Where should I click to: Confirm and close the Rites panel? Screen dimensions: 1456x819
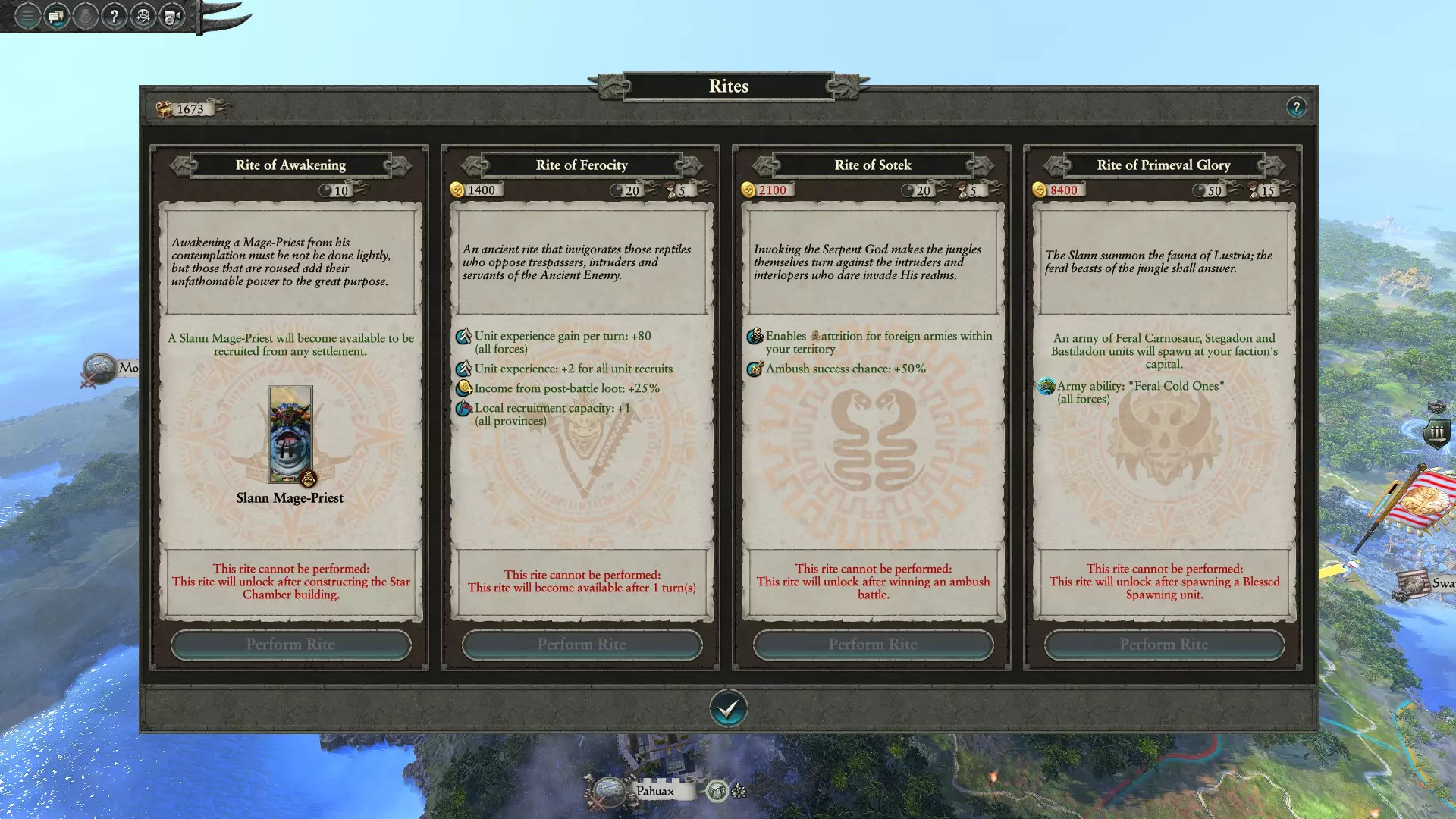point(728,708)
